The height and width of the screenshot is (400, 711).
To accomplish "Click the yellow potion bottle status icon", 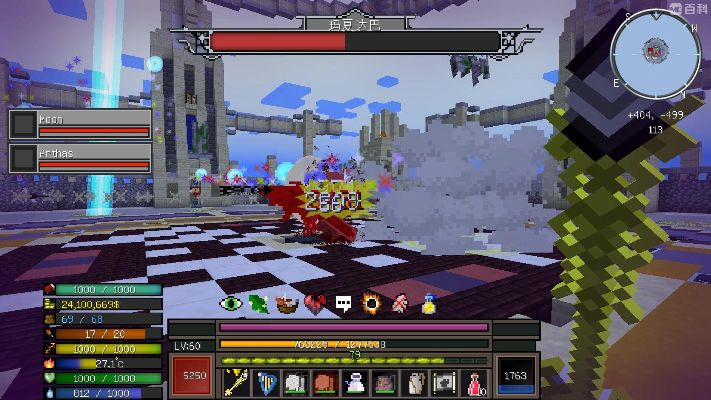I will tap(428, 303).
